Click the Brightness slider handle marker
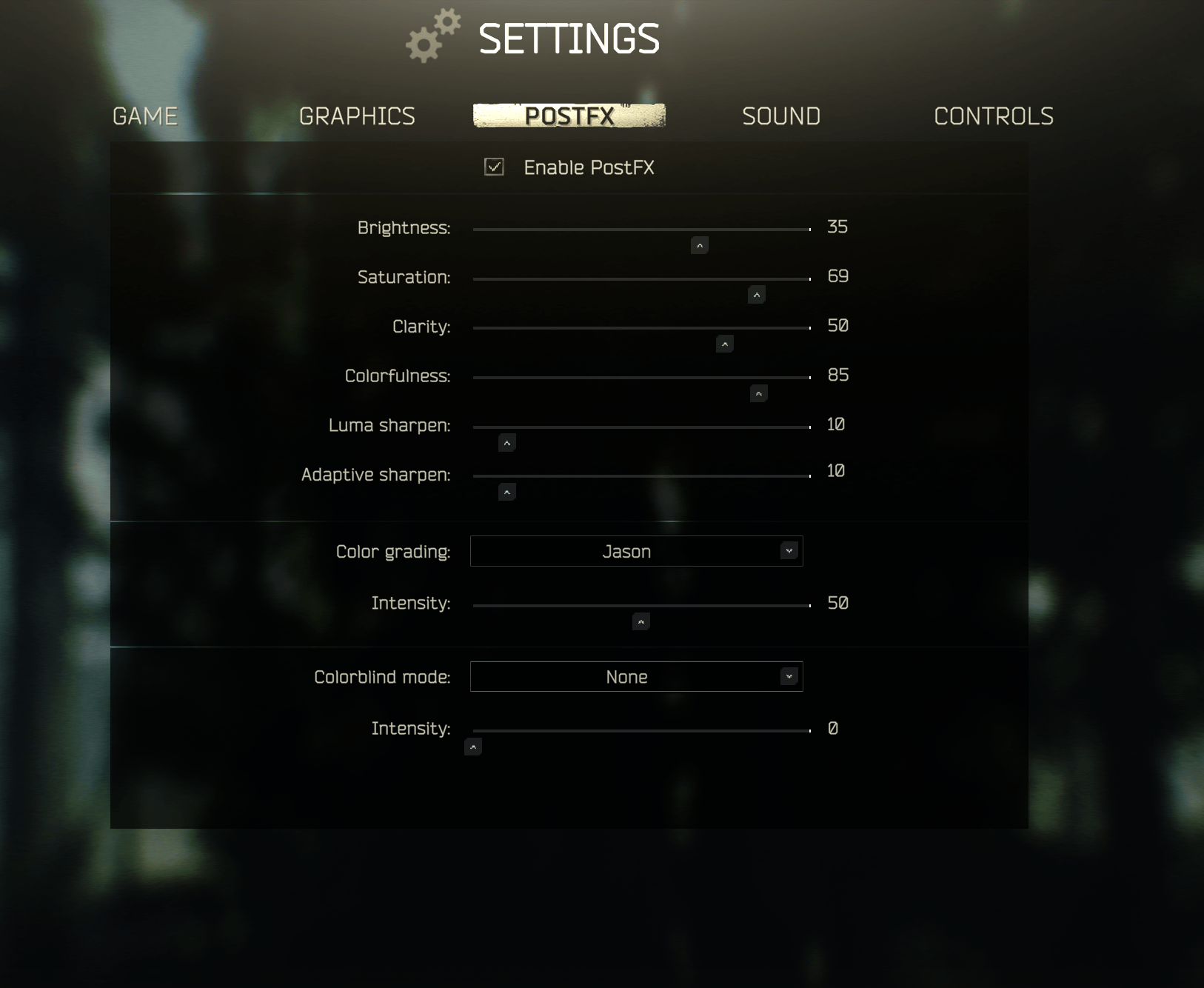Viewport: 1204px width, 988px height. tap(698, 245)
